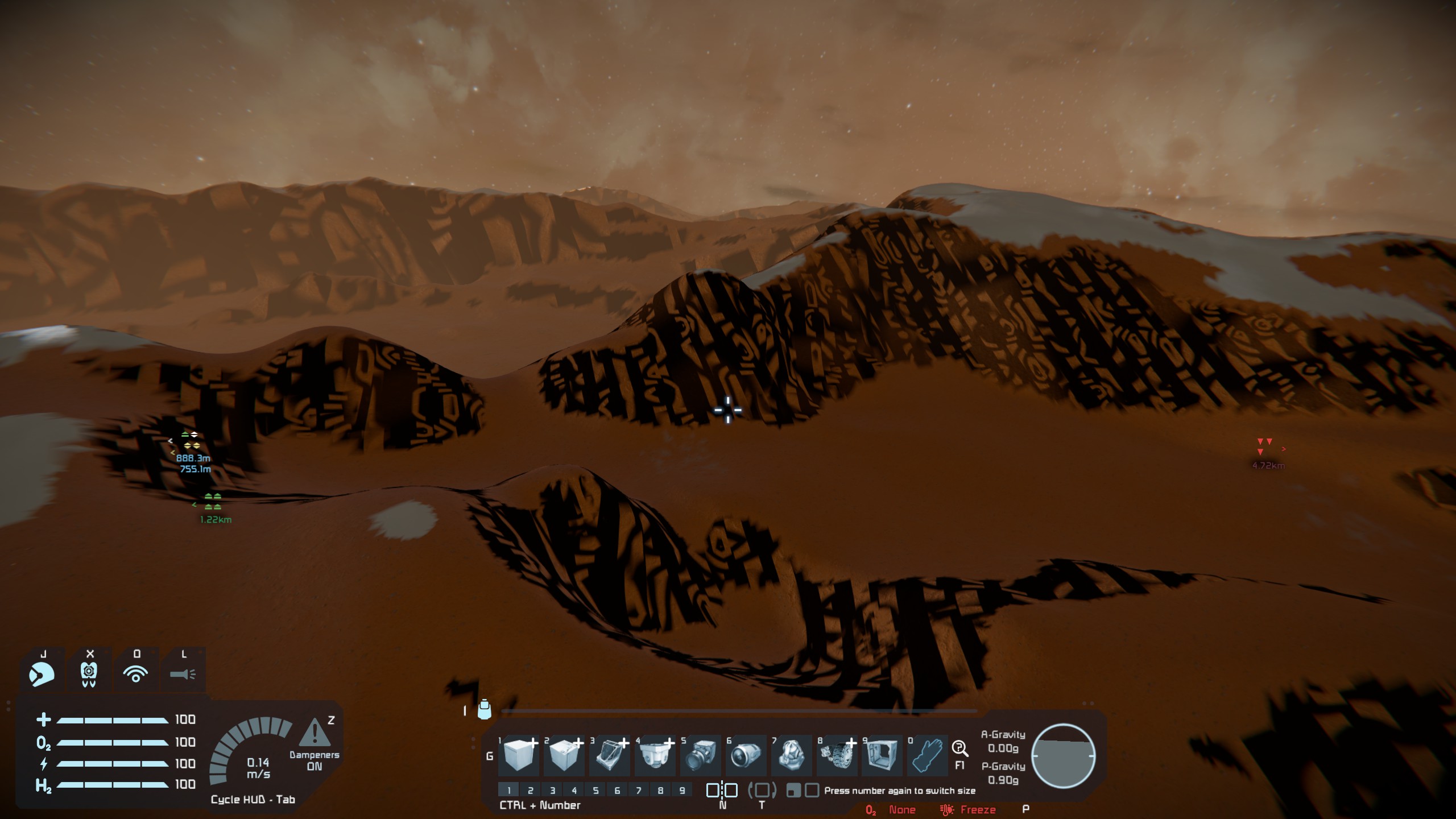Switch to toolbar page 2

tap(531, 790)
